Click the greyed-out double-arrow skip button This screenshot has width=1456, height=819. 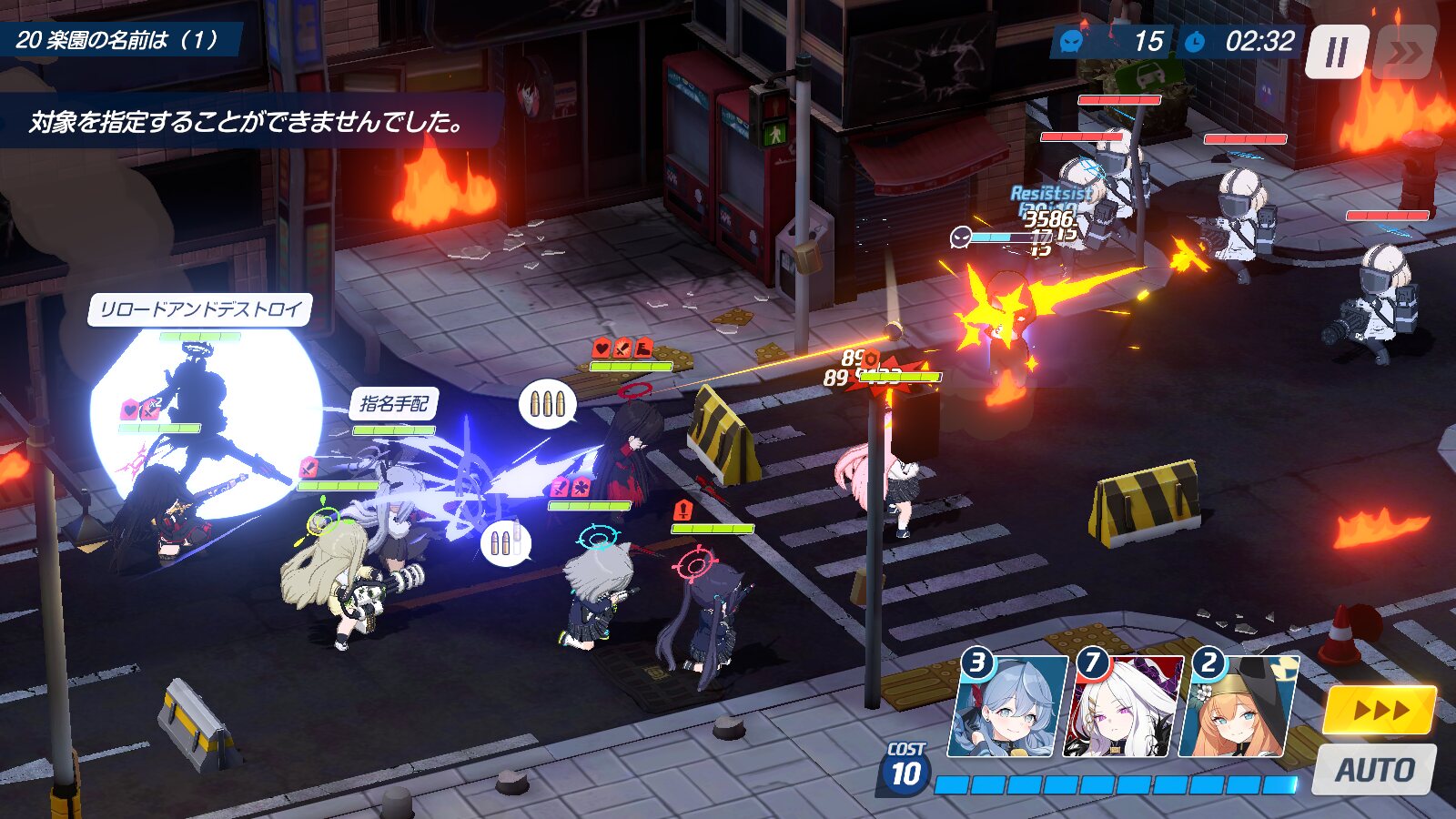pyautogui.click(x=1406, y=53)
